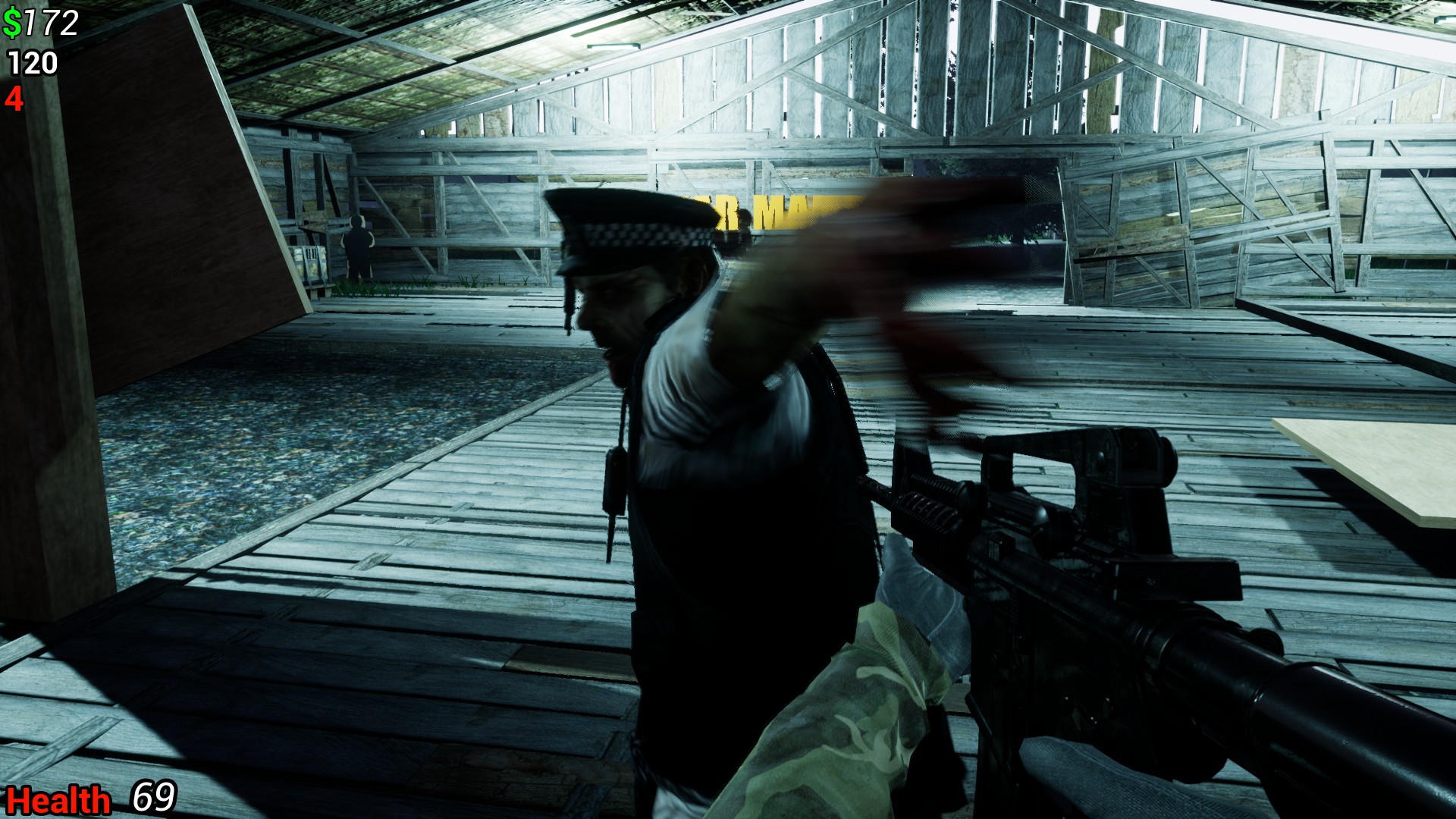Click the health value 69
This screenshot has height=819, width=1456.
[155, 798]
